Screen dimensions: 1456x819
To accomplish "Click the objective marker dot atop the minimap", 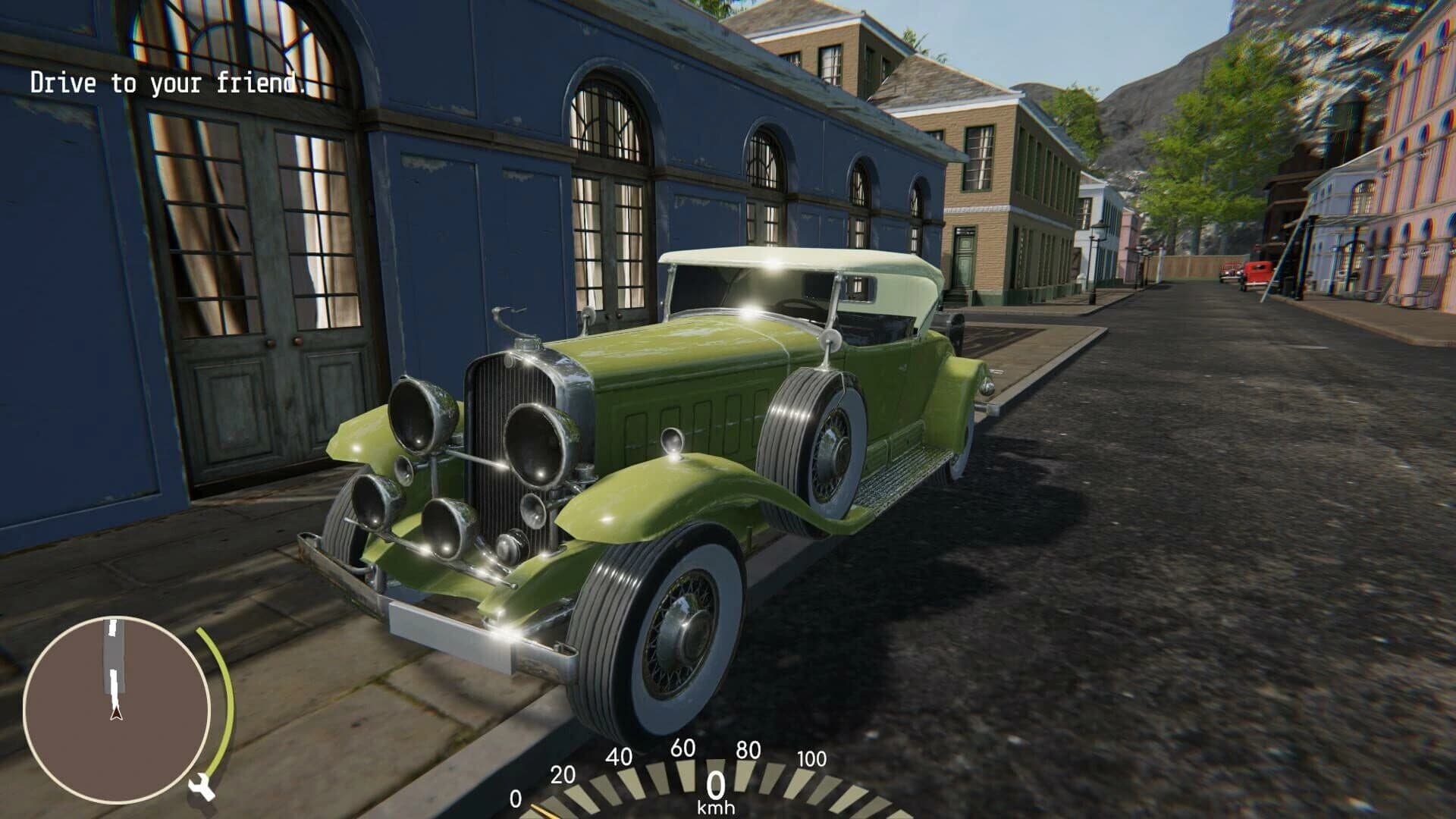I will click(x=112, y=626).
